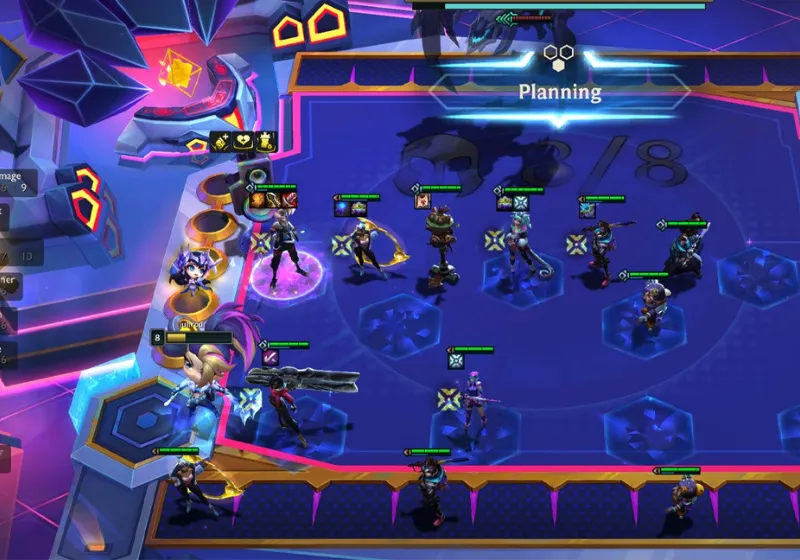Inspect the heart augment icon
This screenshot has height=560, width=800.
point(243,142)
